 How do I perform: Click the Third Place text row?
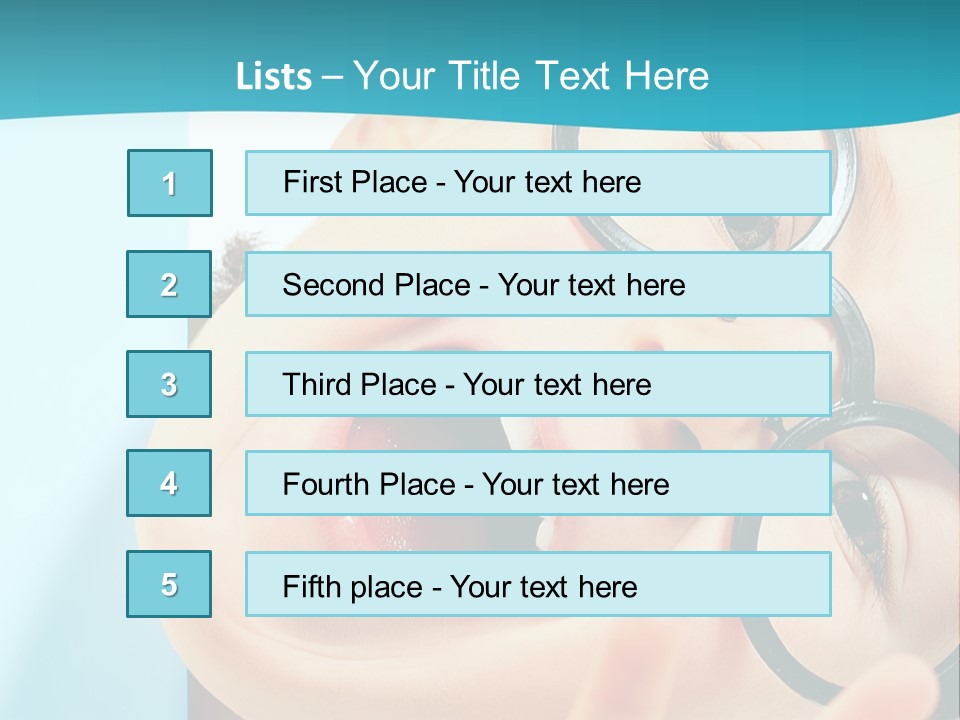538,384
